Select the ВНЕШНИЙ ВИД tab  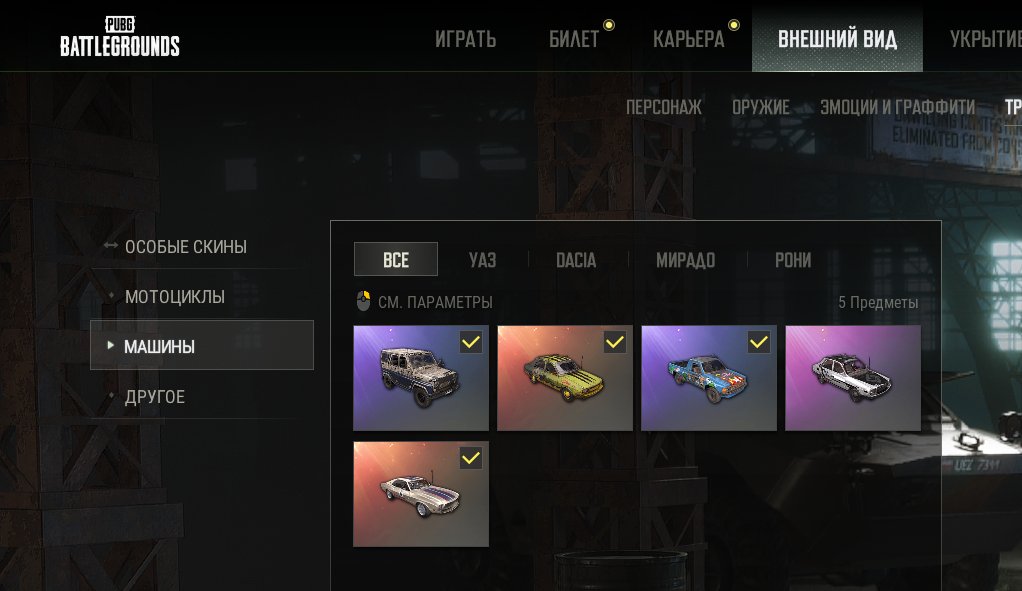(x=837, y=40)
